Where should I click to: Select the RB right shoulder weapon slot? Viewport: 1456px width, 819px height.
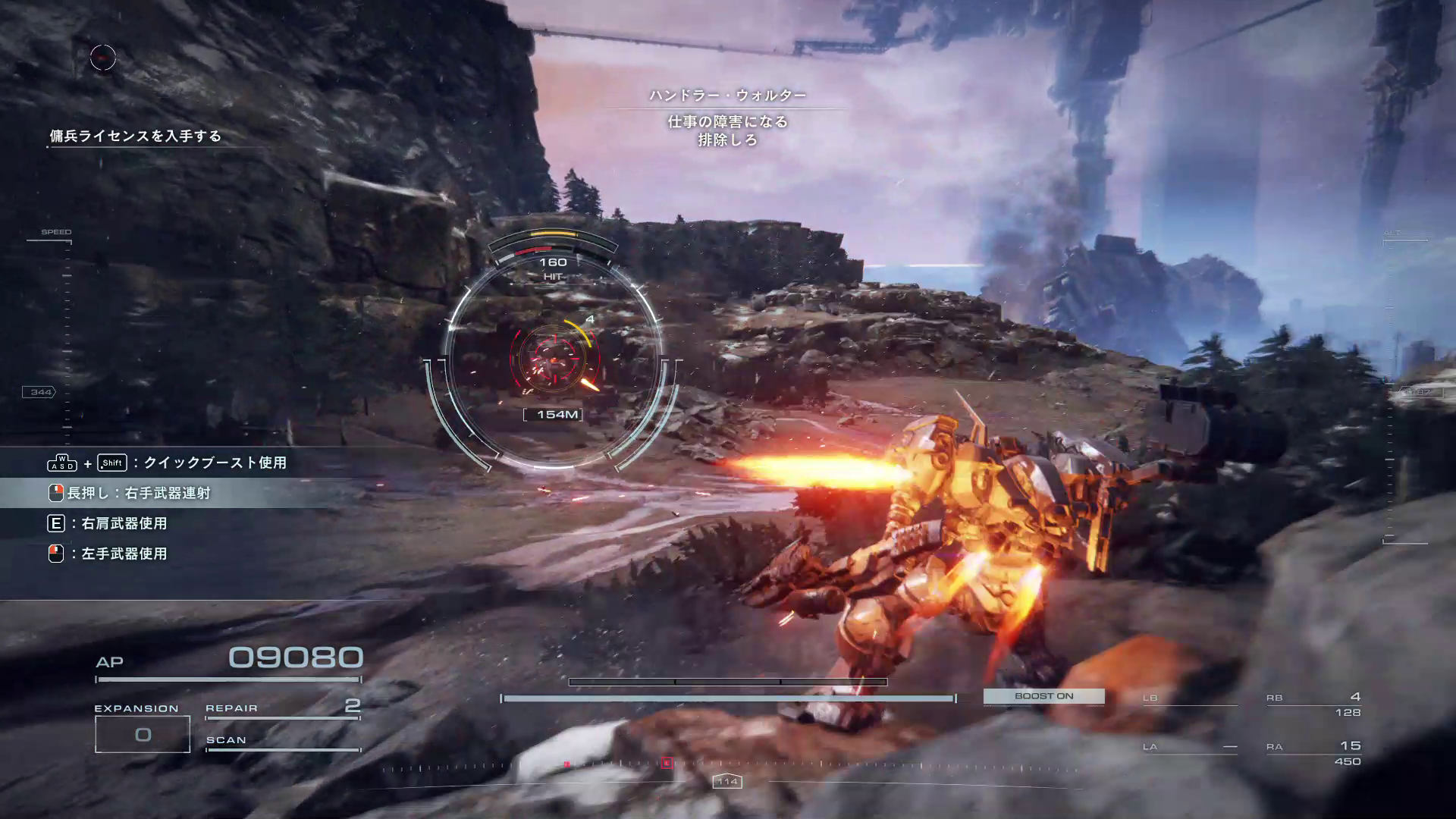click(1313, 704)
